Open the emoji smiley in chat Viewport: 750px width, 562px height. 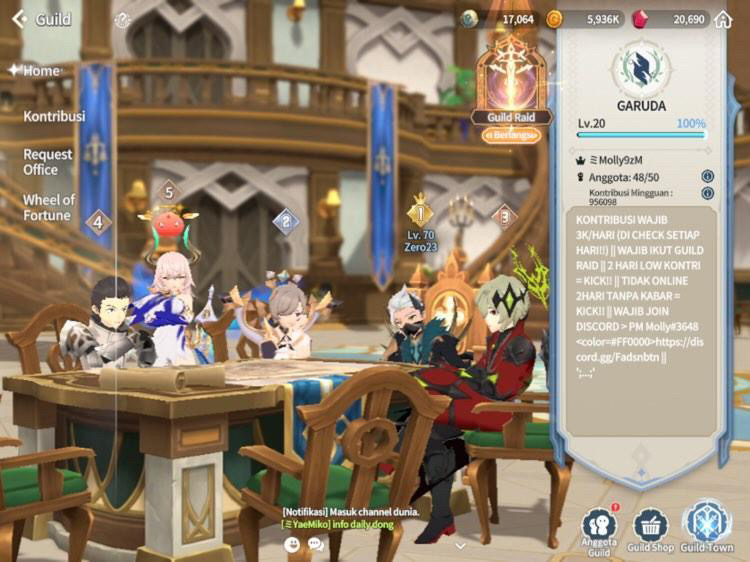point(293,544)
